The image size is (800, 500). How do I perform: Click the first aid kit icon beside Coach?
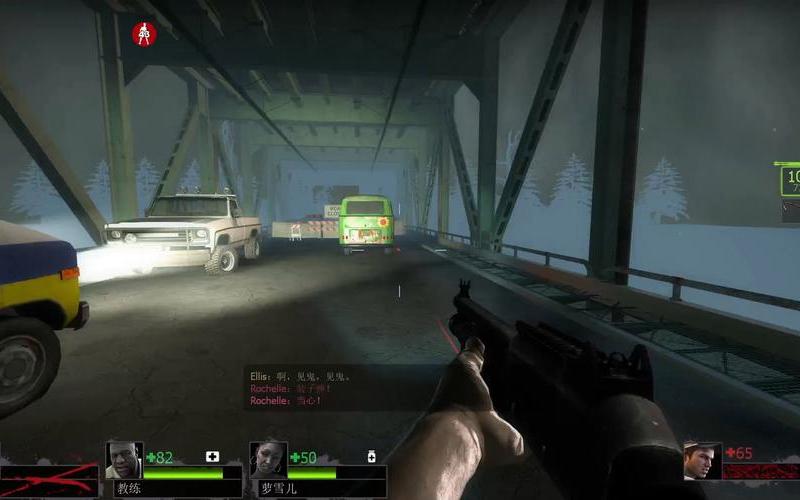[212, 457]
